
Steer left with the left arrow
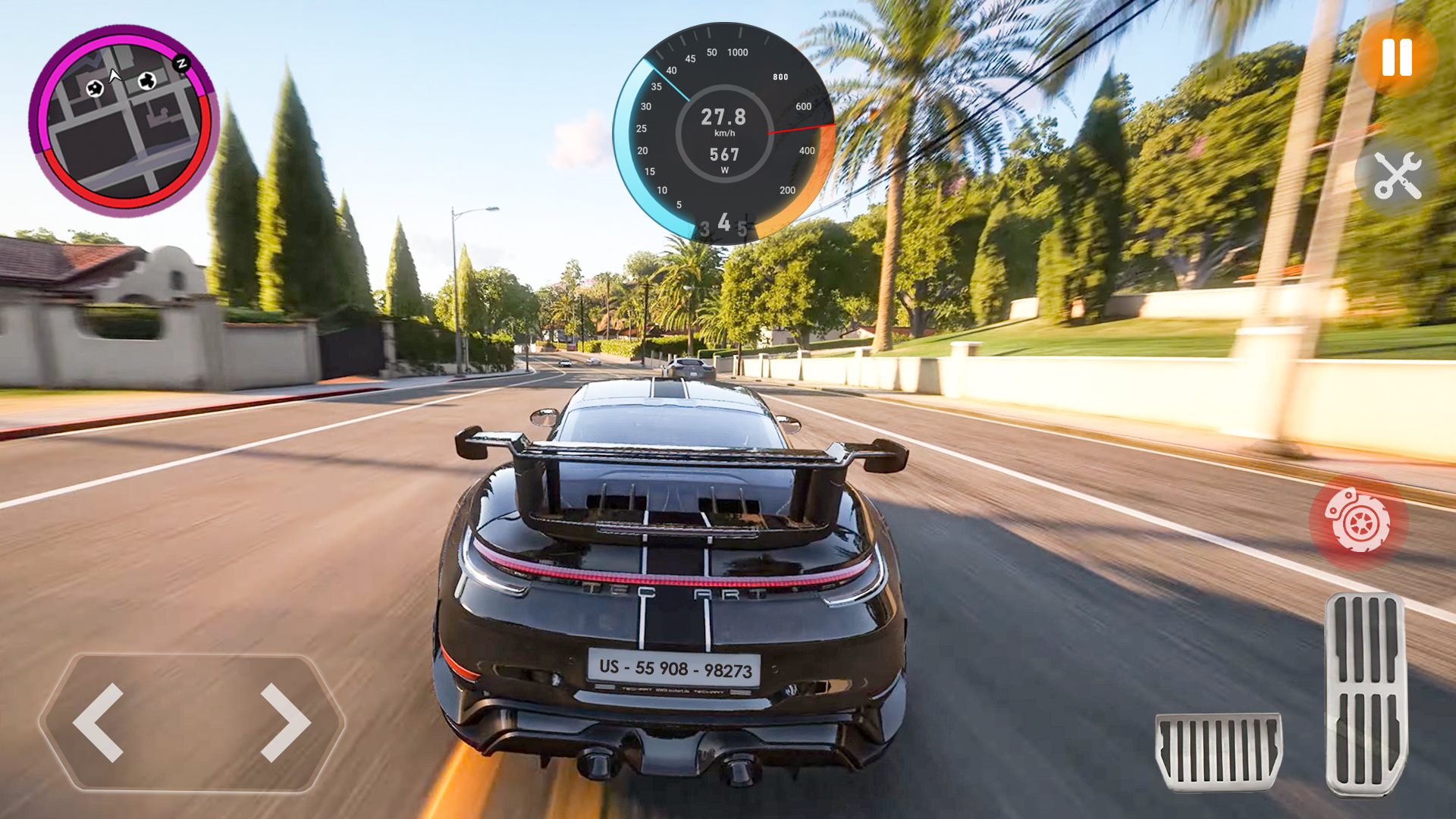coord(99,722)
